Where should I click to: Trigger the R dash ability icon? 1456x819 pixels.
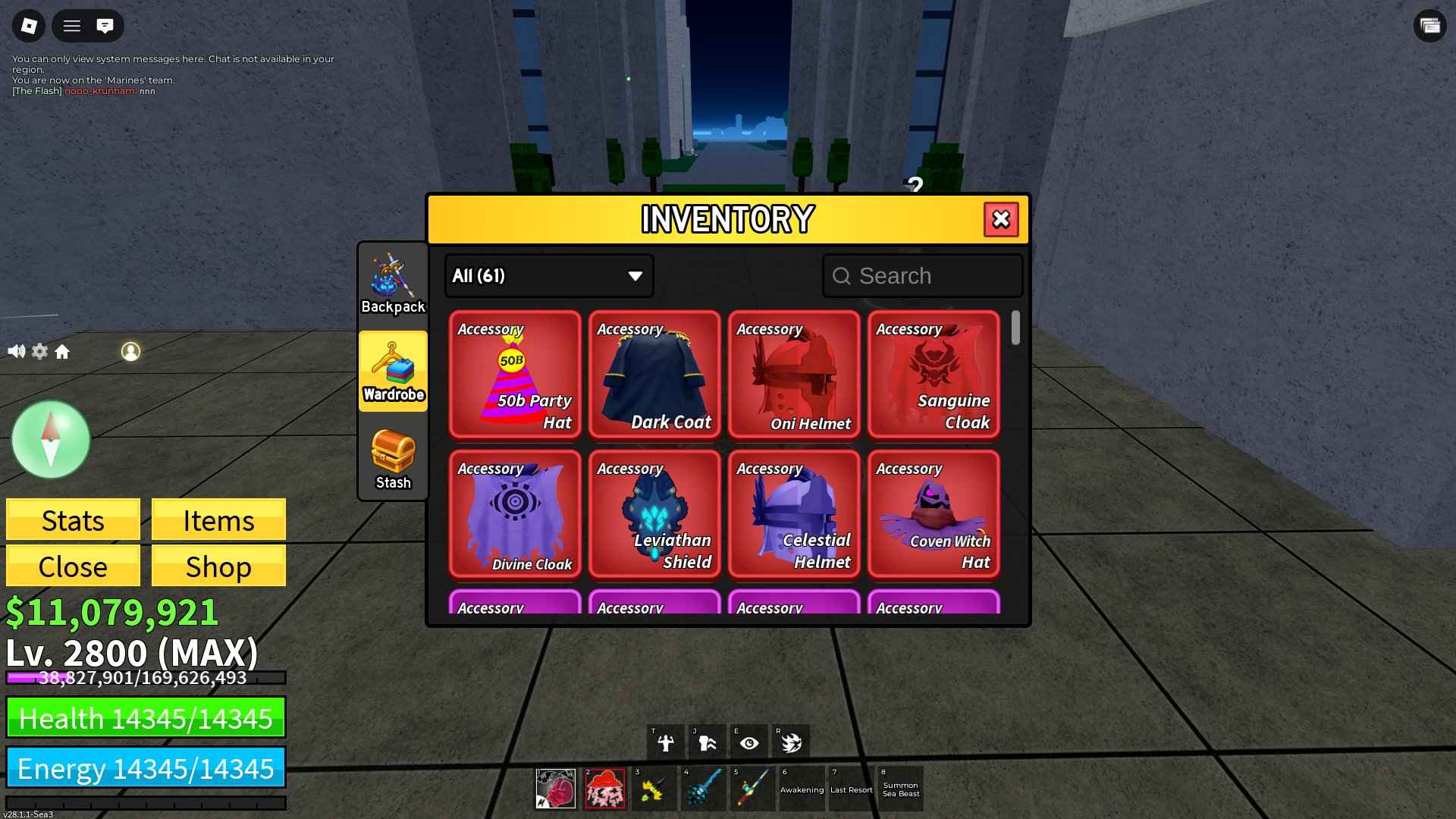point(792,742)
